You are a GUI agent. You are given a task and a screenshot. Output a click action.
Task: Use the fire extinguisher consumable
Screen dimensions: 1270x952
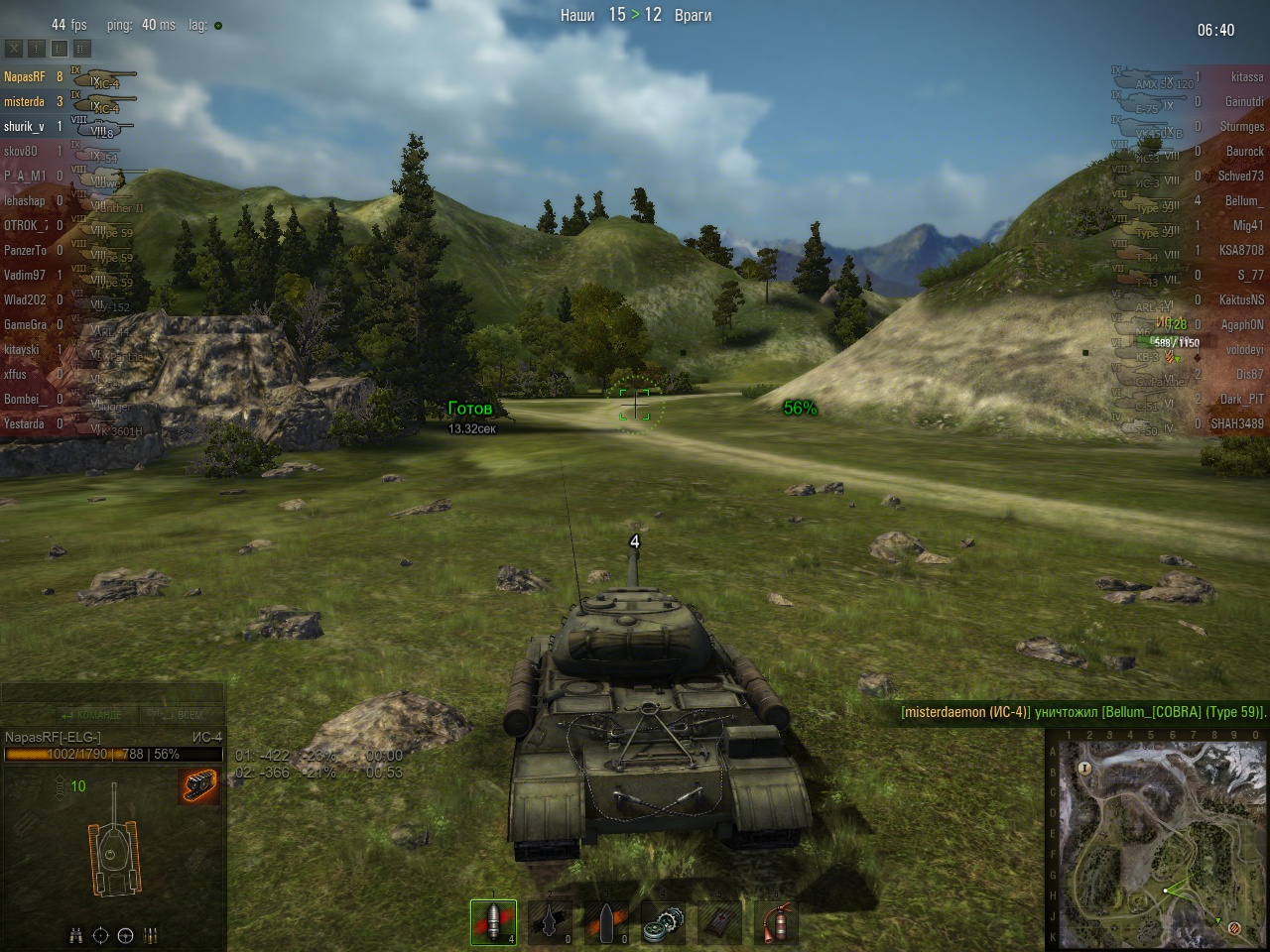777,923
